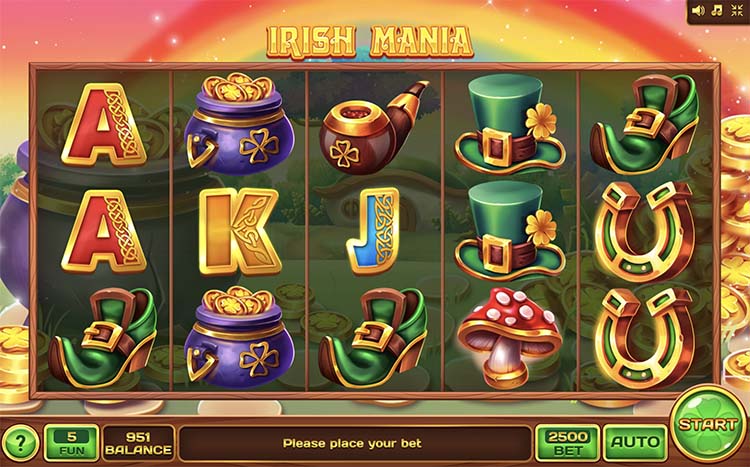Enable AUTO spin mode
The width and height of the screenshot is (750, 467).
pyautogui.click(x=634, y=442)
